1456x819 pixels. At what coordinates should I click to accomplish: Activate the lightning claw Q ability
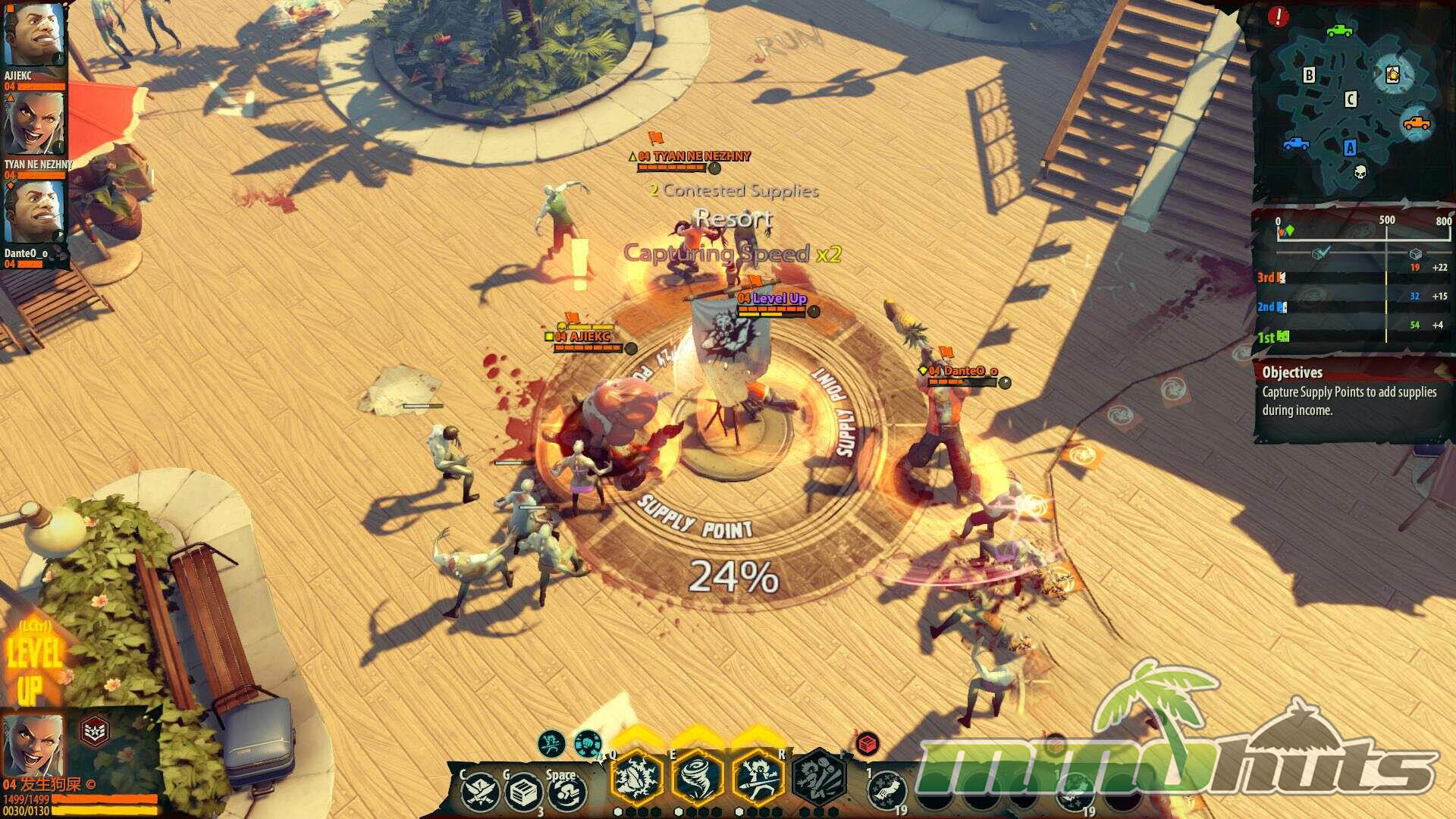point(637,777)
